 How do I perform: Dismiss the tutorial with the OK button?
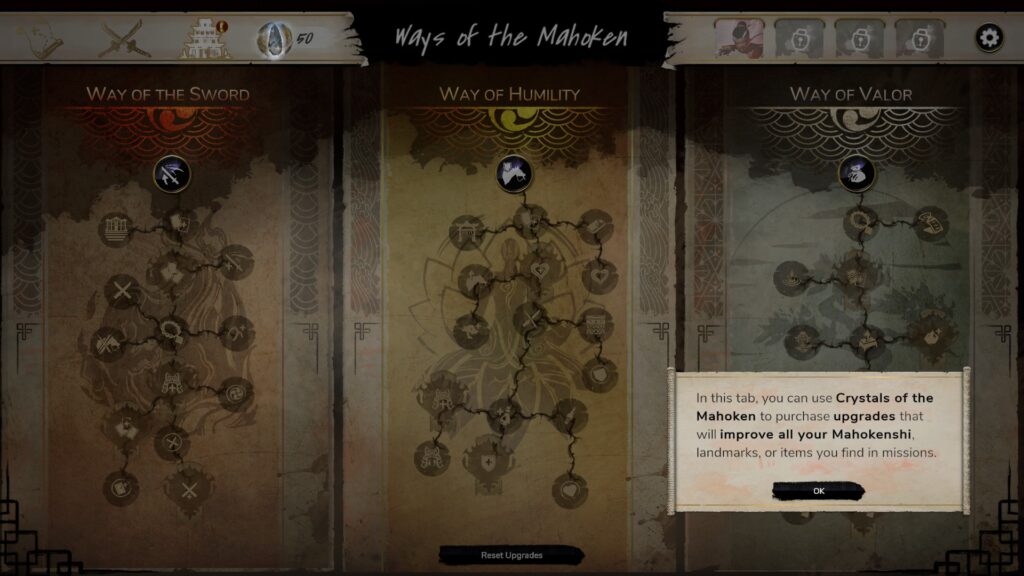click(x=818, y=490)
